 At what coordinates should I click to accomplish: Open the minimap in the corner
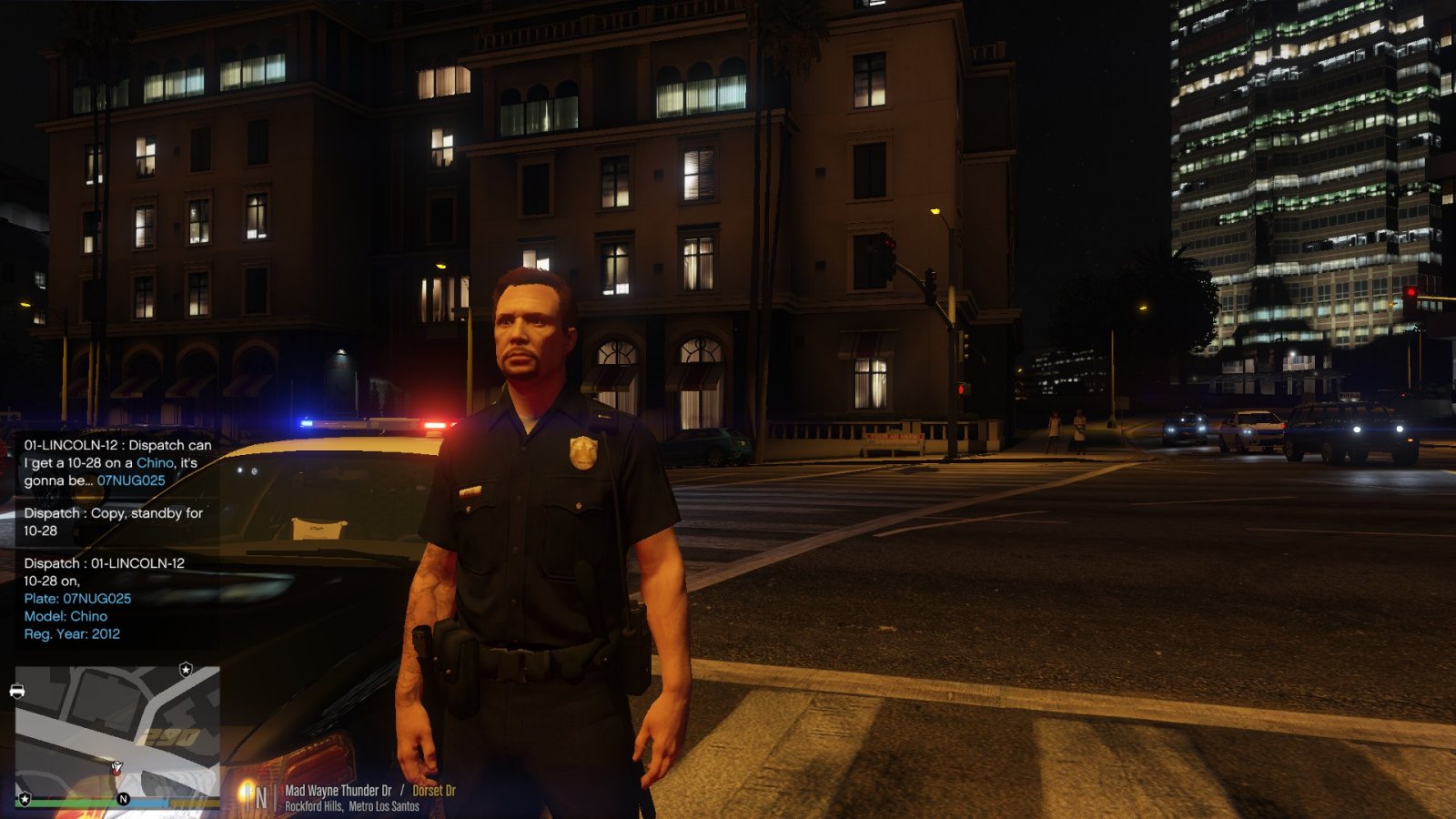[x=116, y=733]
